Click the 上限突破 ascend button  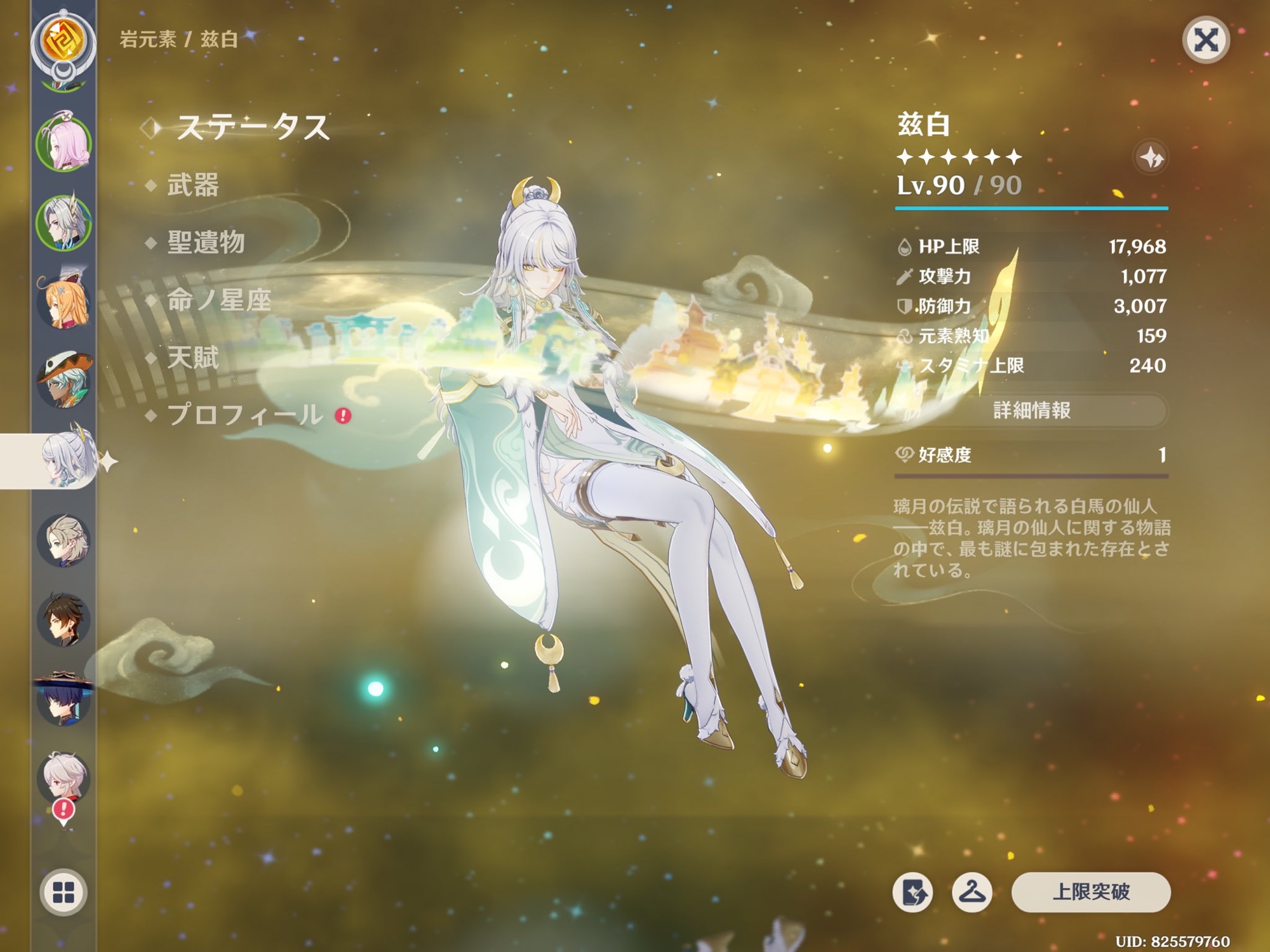pos(1090,892)
